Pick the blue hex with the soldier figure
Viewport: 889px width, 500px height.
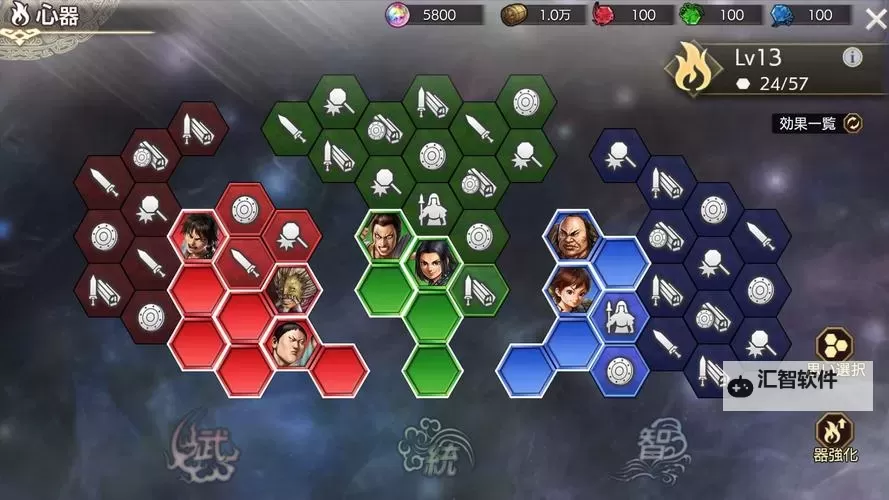tap(619, 316)
